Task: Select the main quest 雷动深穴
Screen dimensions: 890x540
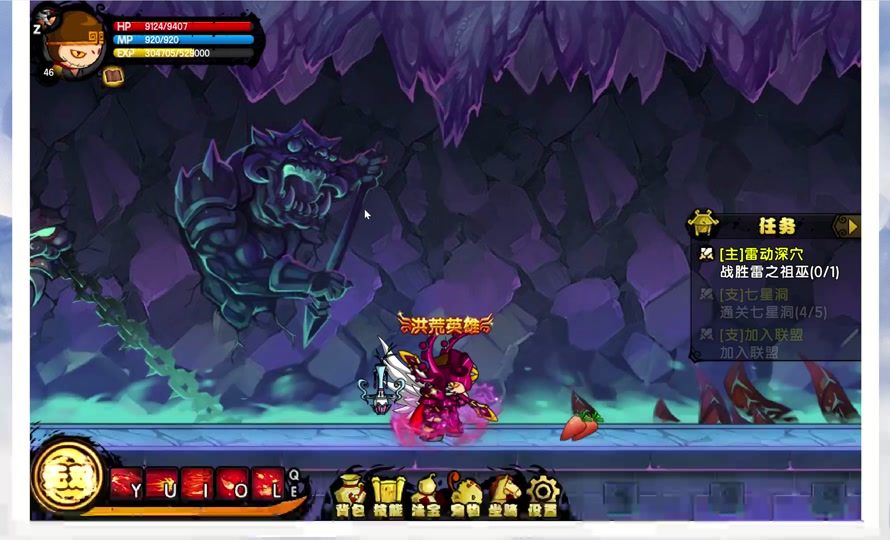Action: (760, 254)
